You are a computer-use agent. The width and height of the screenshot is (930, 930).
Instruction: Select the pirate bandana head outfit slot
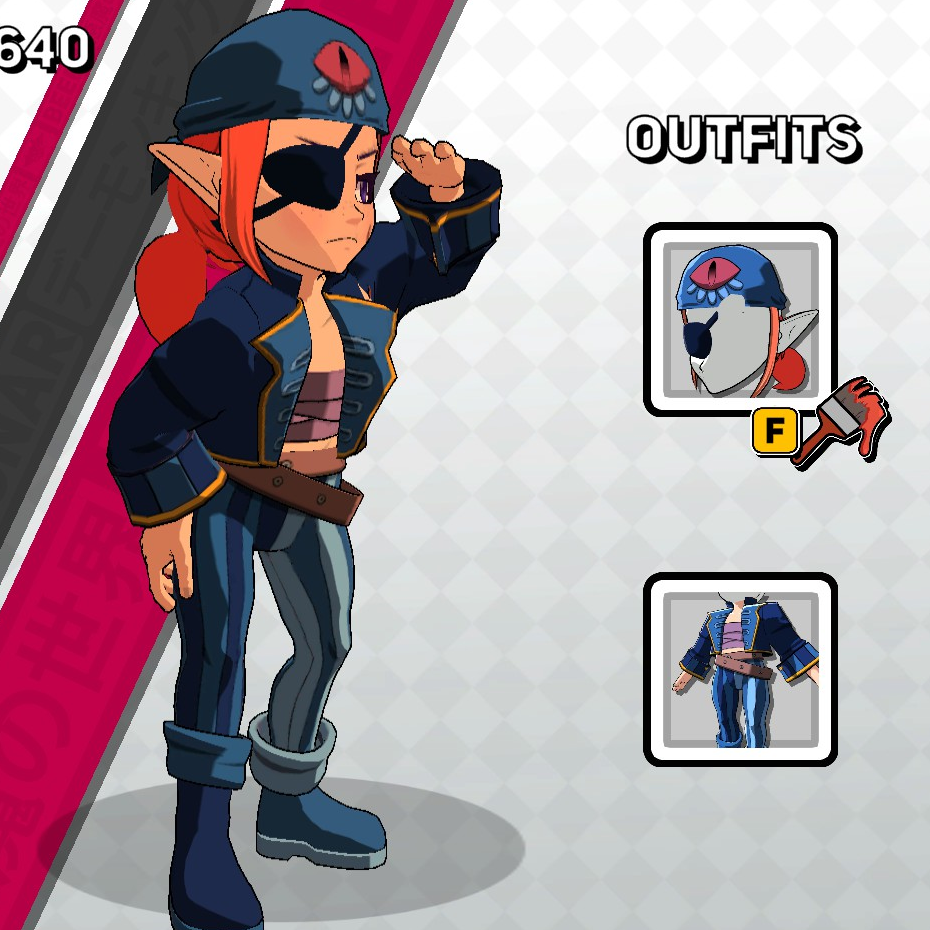(739, 319)
